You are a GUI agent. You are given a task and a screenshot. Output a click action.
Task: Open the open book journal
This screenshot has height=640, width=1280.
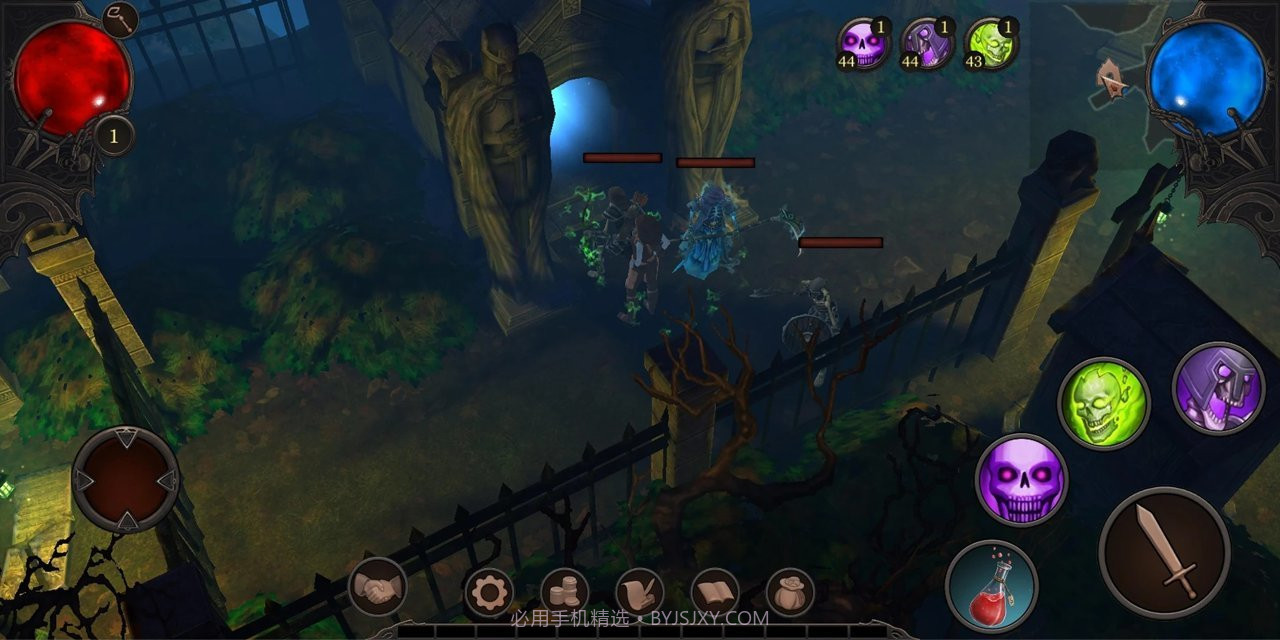(715, 593)
